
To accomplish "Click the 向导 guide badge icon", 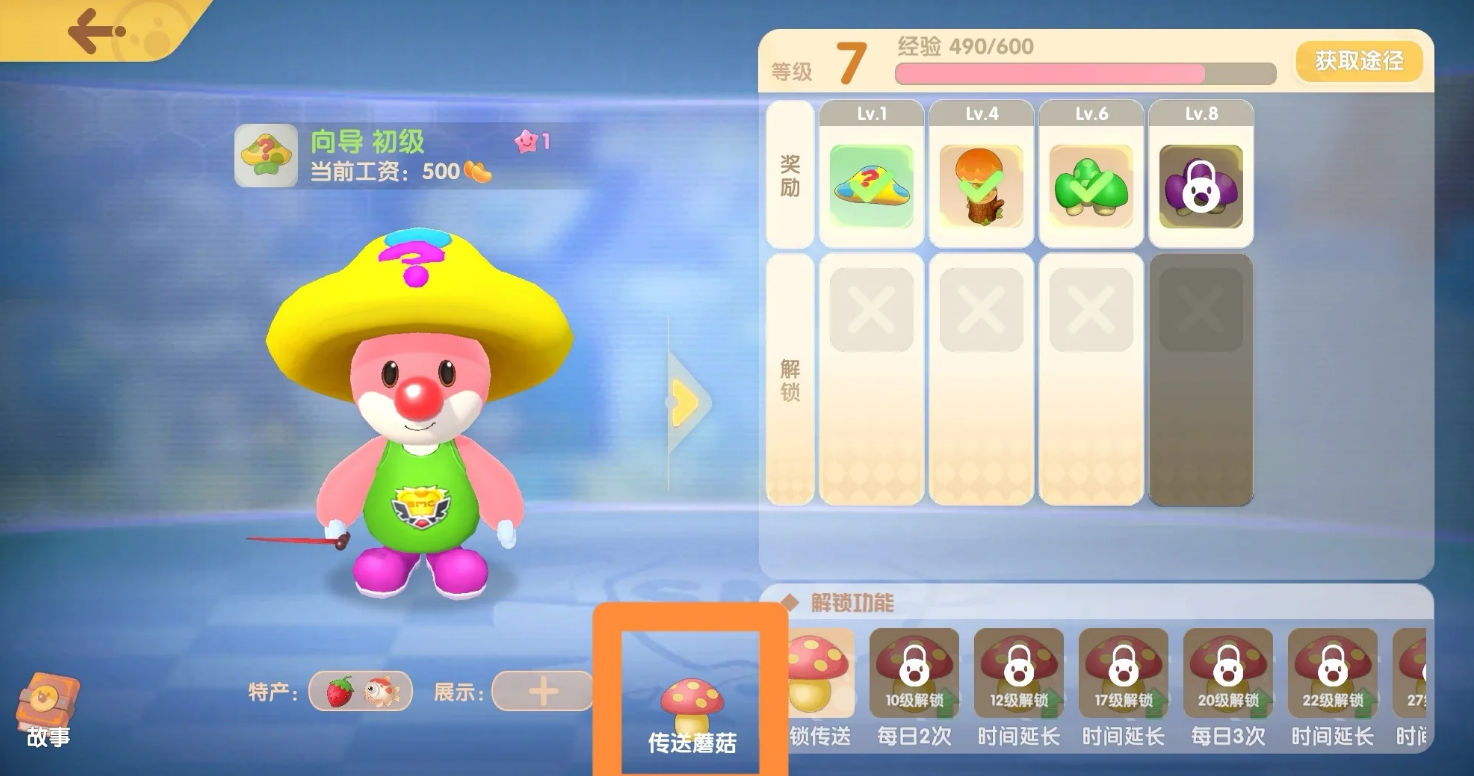I will tap(265, 155).
